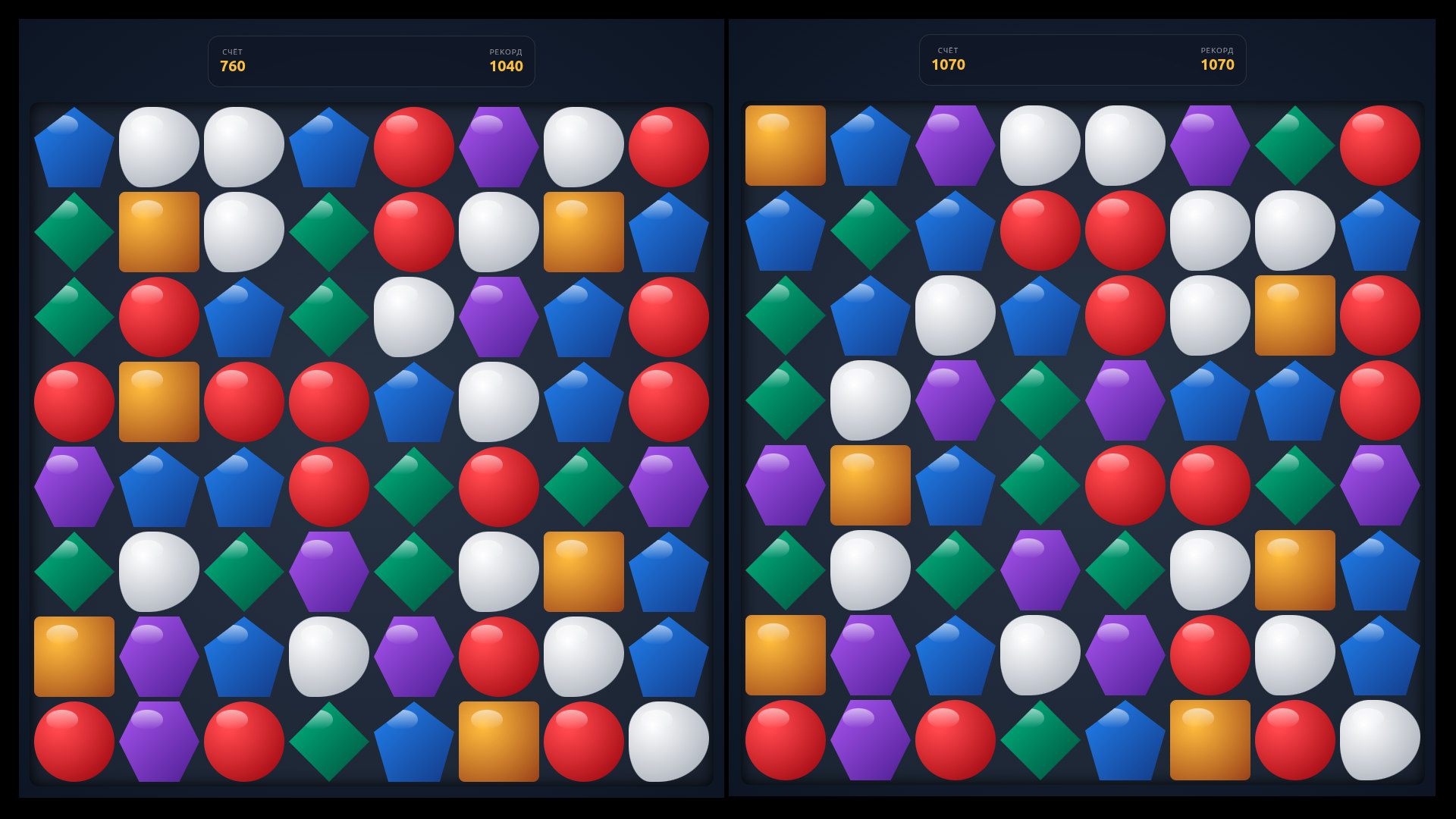Image resolution: width=1456 pixels, height=819 pixels.
Task: Select the purple hexagon next to bottom-left red circle
Action: [158, 741]
